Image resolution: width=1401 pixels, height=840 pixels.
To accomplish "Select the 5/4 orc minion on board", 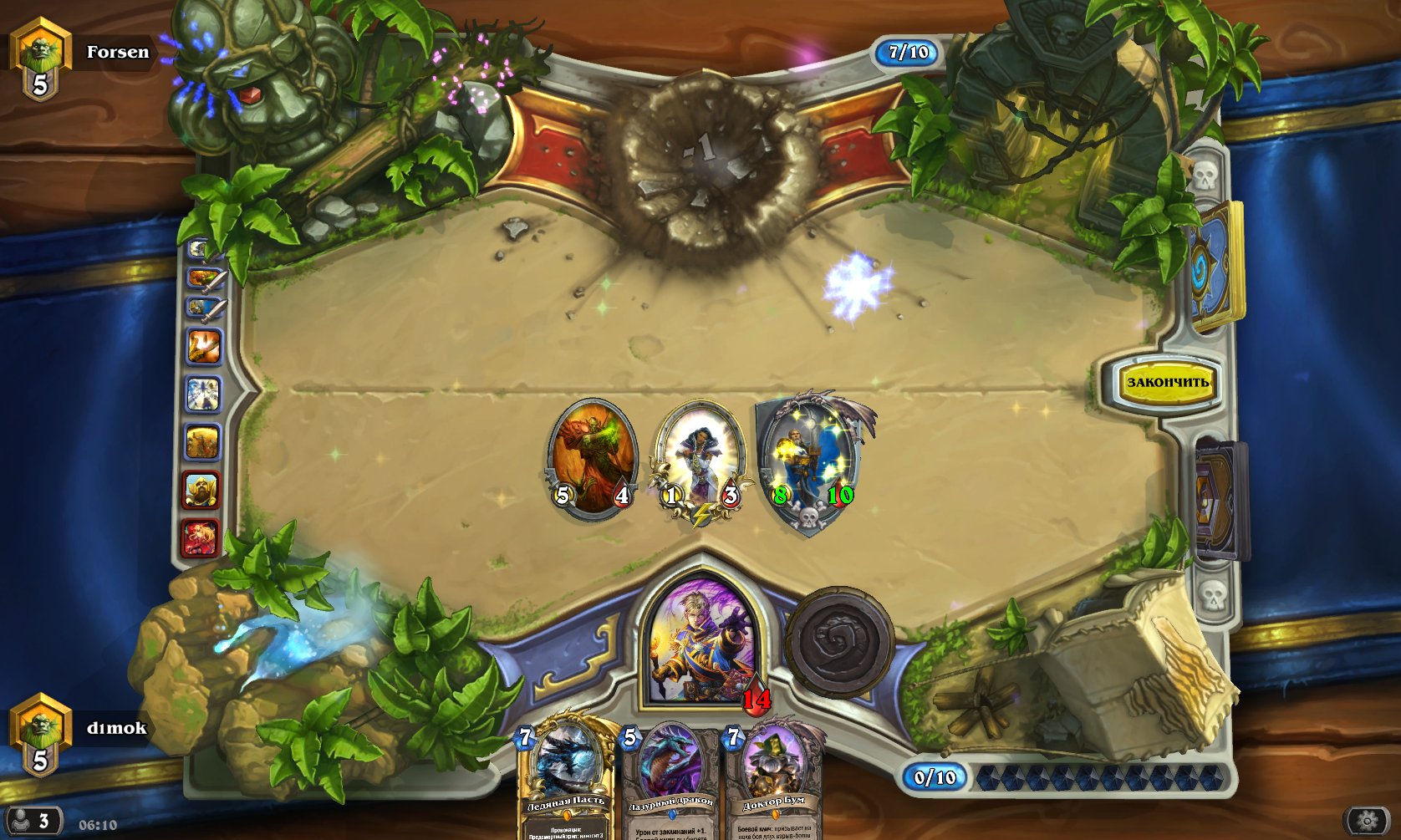I will [x=593, y=458].
